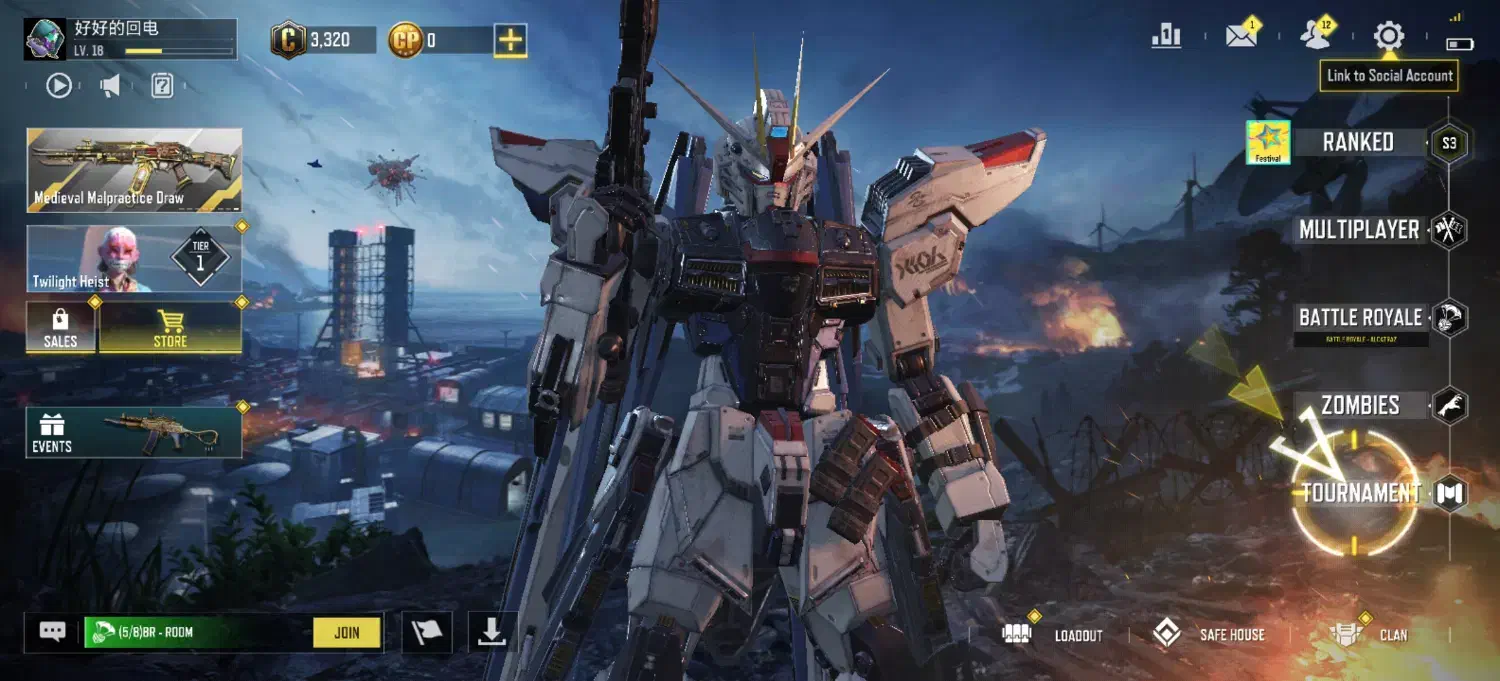1500x681 pixels.
Task: Open the friends list icon
Action: tap(1315, 36)
